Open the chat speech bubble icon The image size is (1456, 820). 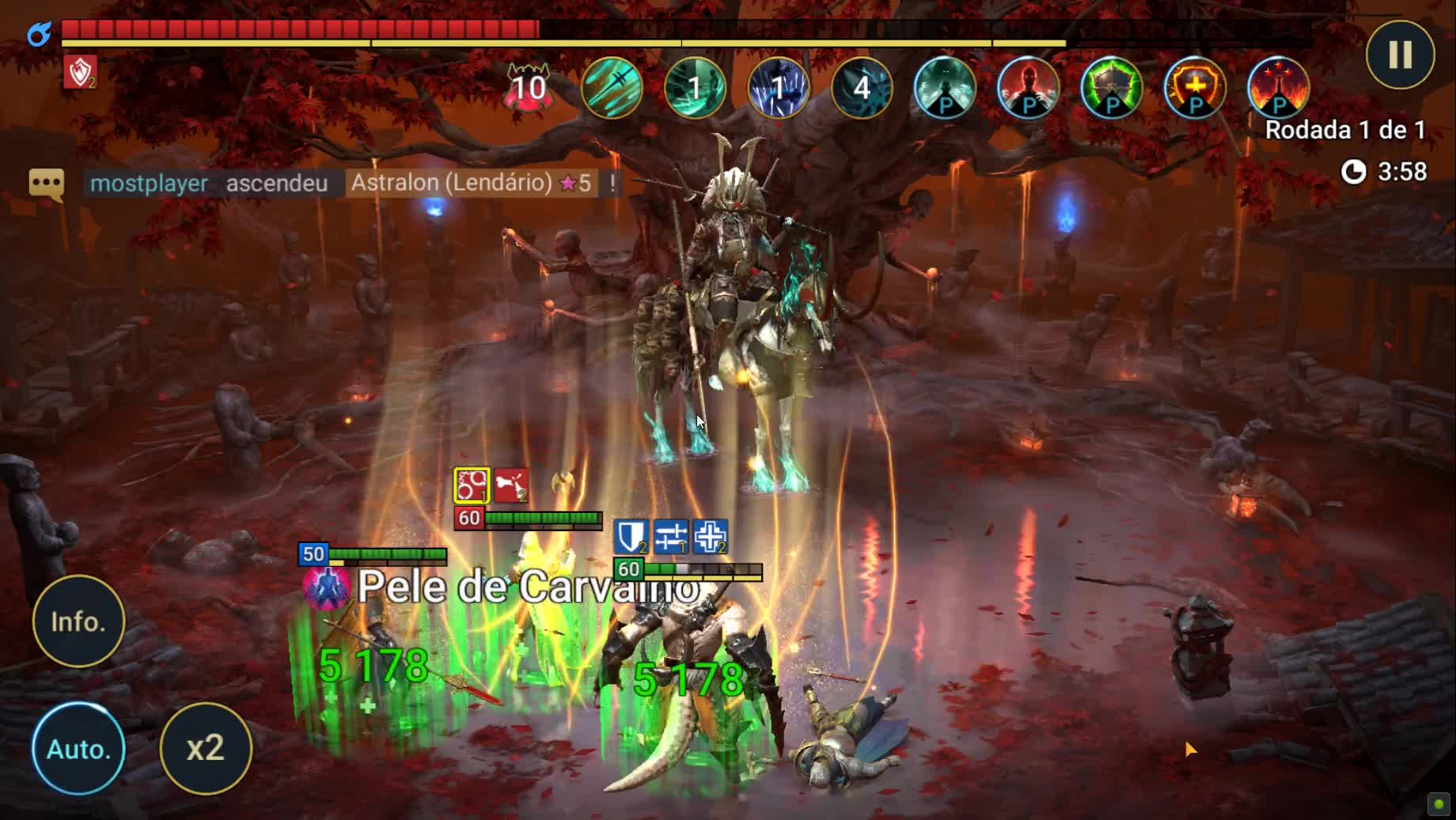(x=46, y=184)
